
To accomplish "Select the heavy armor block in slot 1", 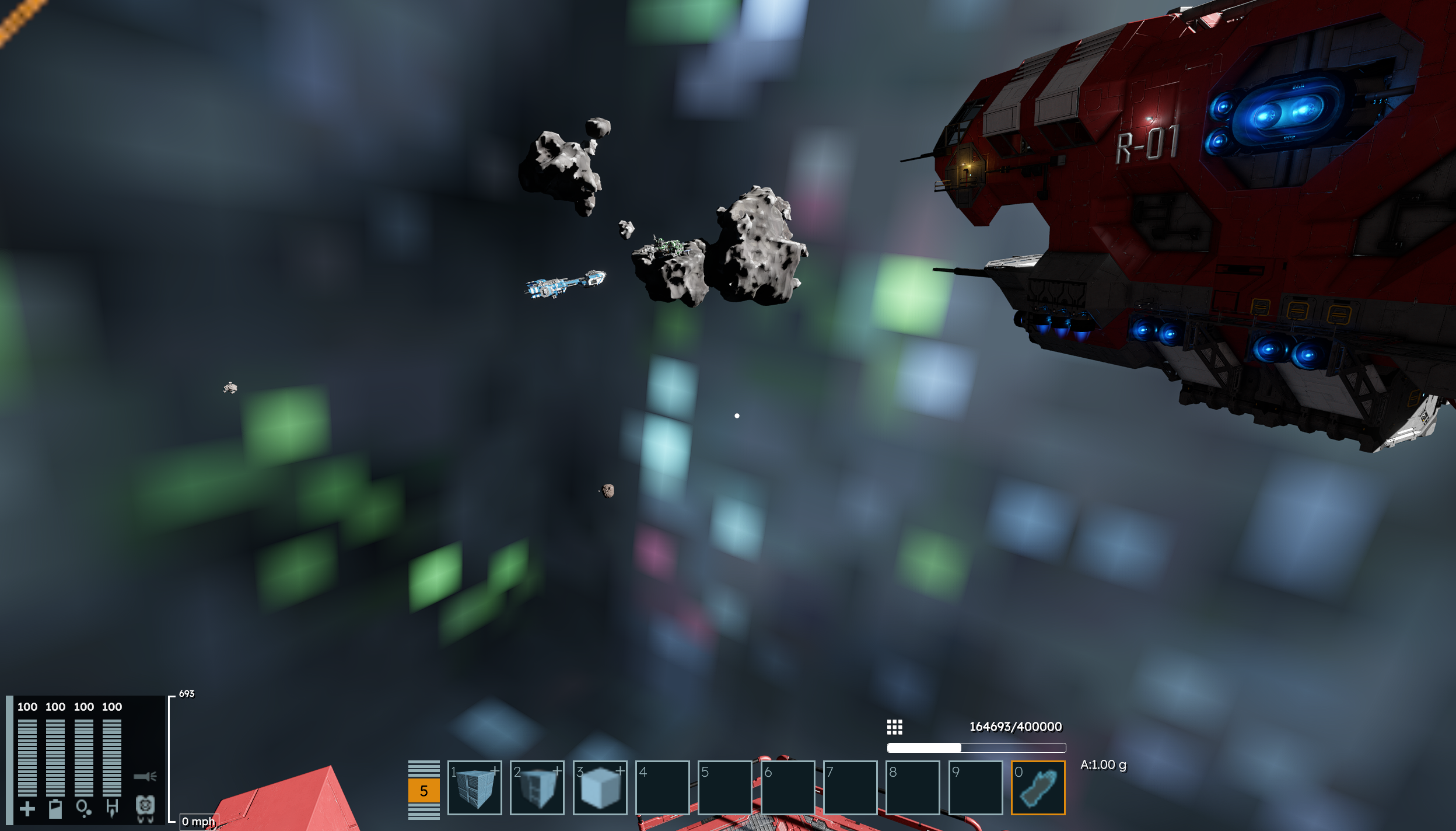I will pyautogui.click(x=474, y=787).
